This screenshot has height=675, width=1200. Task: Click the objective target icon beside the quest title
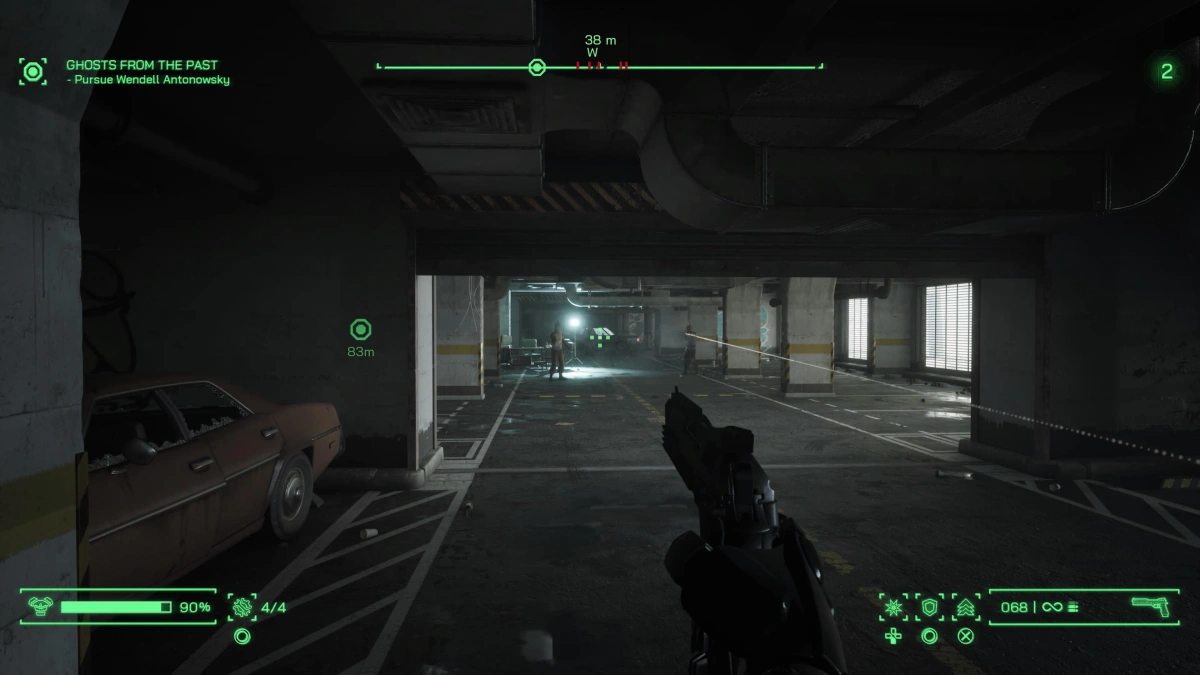(33, 71)
